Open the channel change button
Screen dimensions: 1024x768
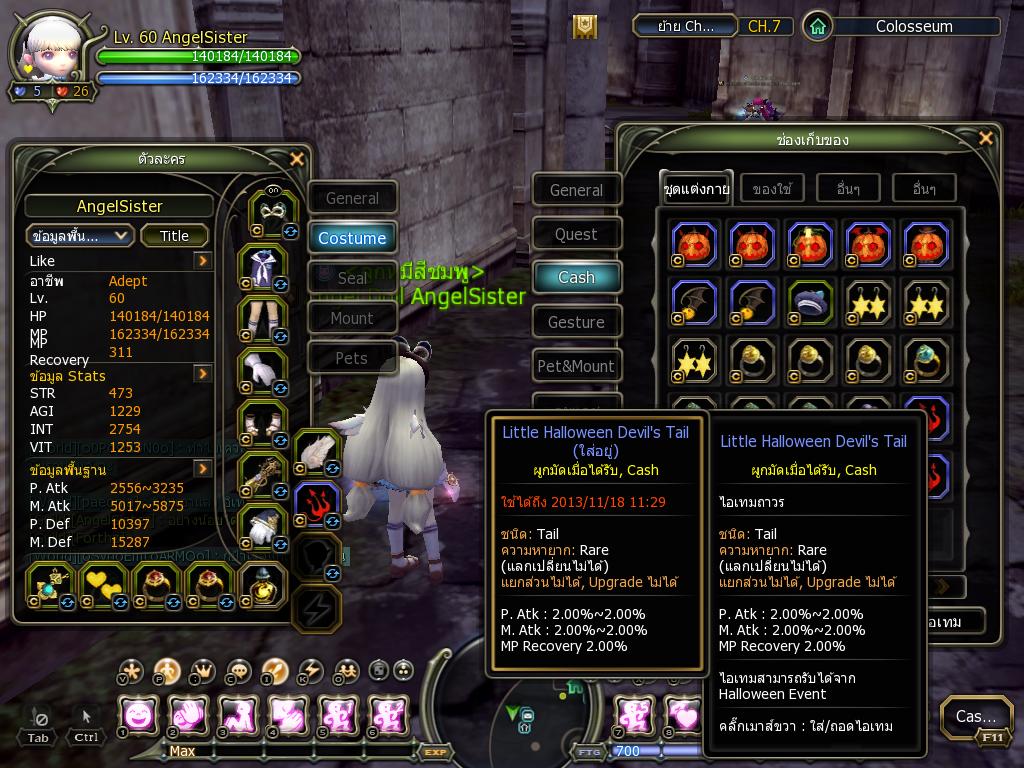click(x=686, y=27)
